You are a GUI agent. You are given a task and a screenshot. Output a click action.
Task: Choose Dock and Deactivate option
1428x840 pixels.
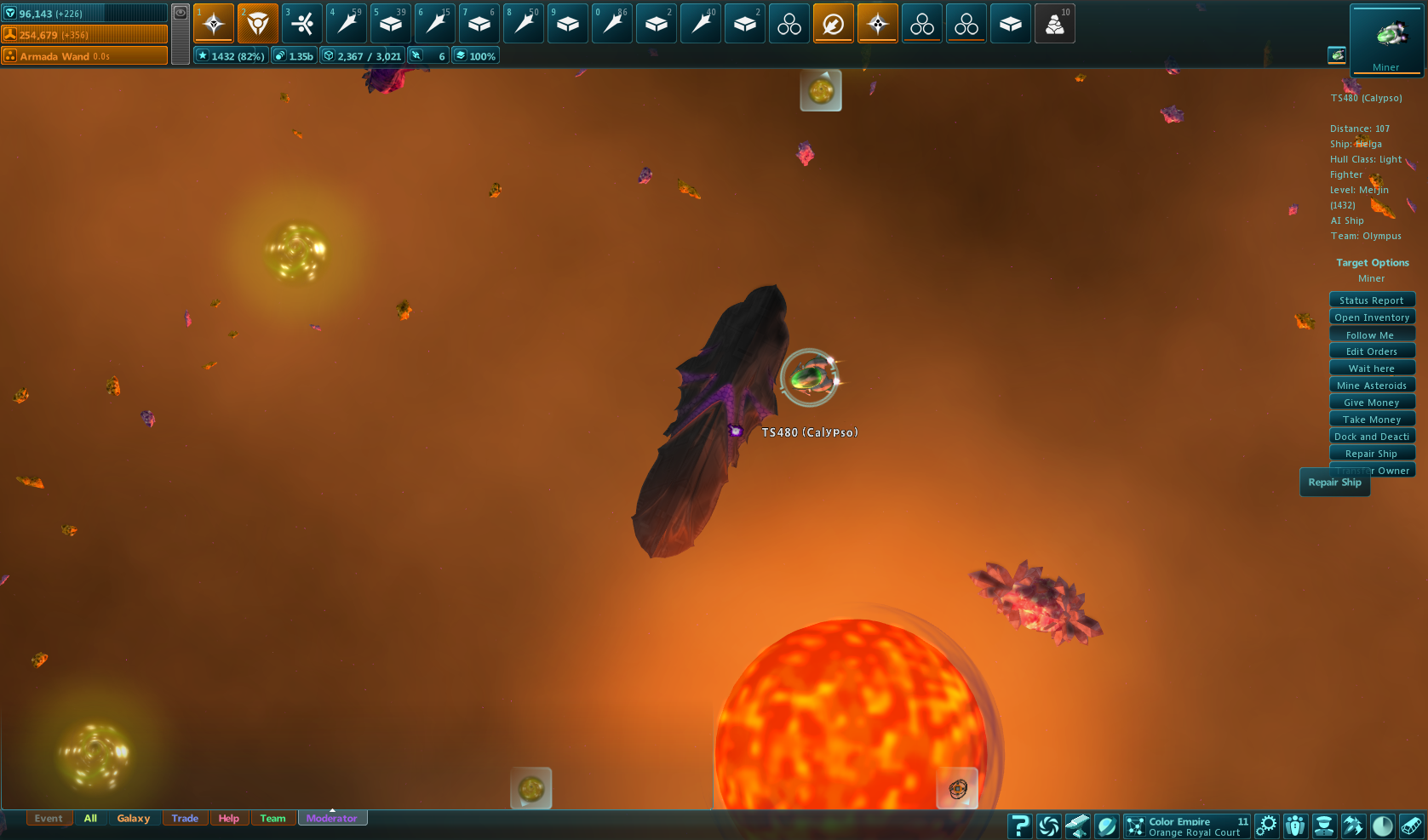click(1372, 437)
